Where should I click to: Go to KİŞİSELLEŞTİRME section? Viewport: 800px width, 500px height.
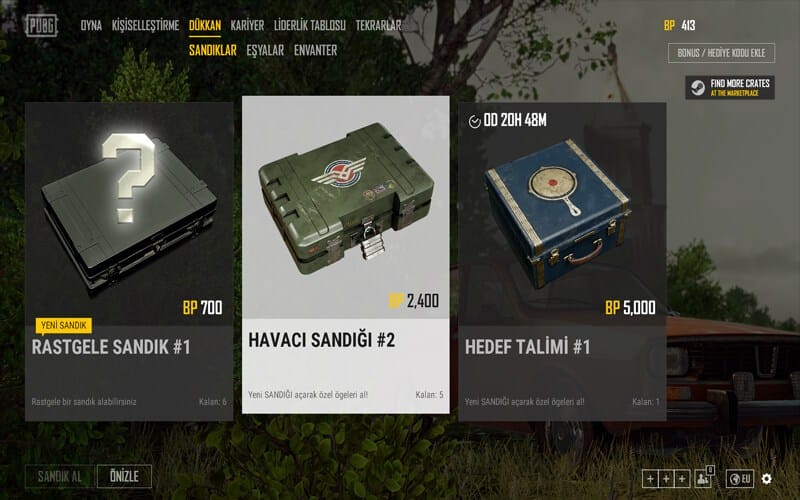pos(145,25)
